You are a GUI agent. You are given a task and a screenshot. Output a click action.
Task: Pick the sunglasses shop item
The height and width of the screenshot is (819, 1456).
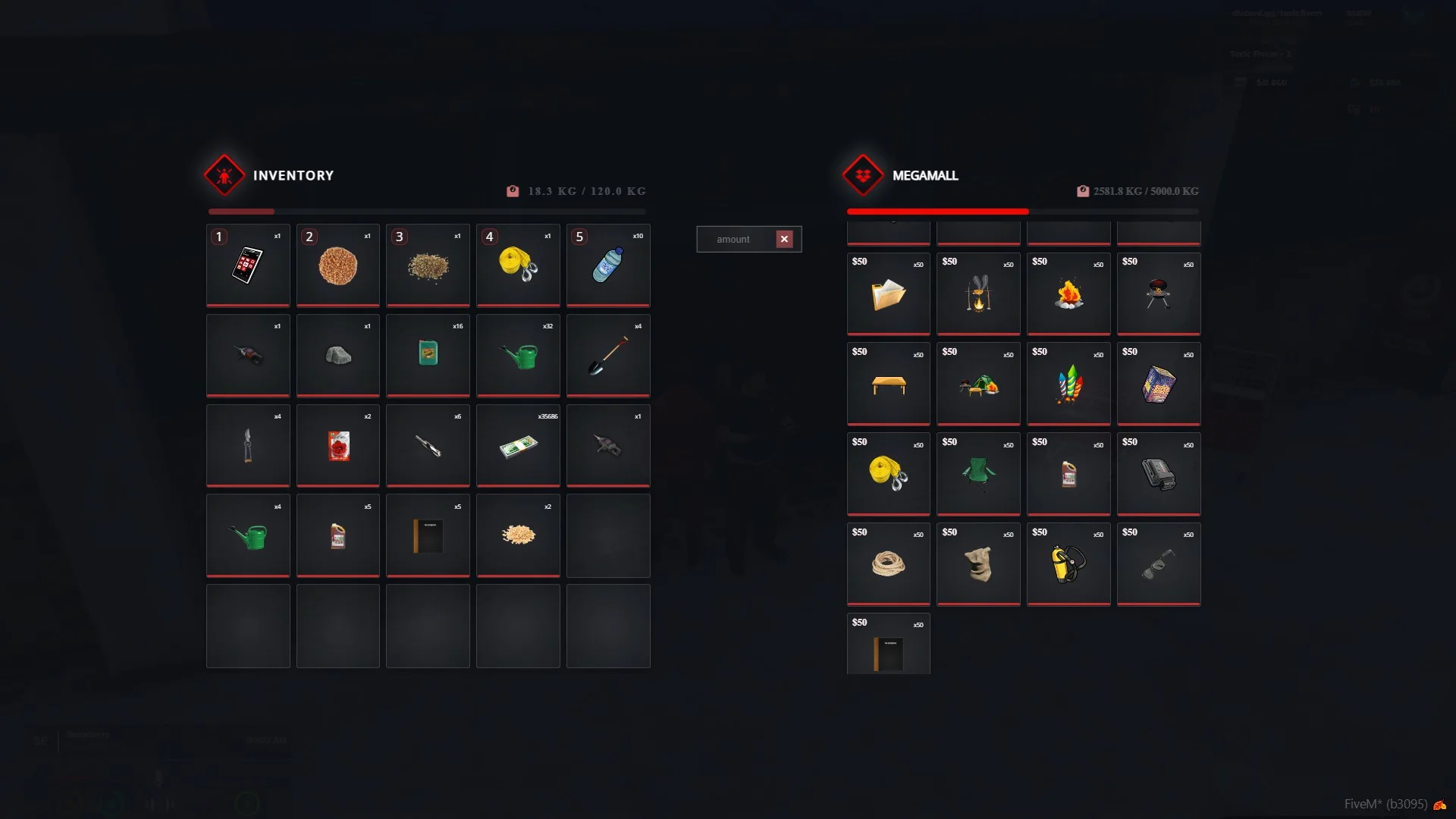[x=1159, y=565]
